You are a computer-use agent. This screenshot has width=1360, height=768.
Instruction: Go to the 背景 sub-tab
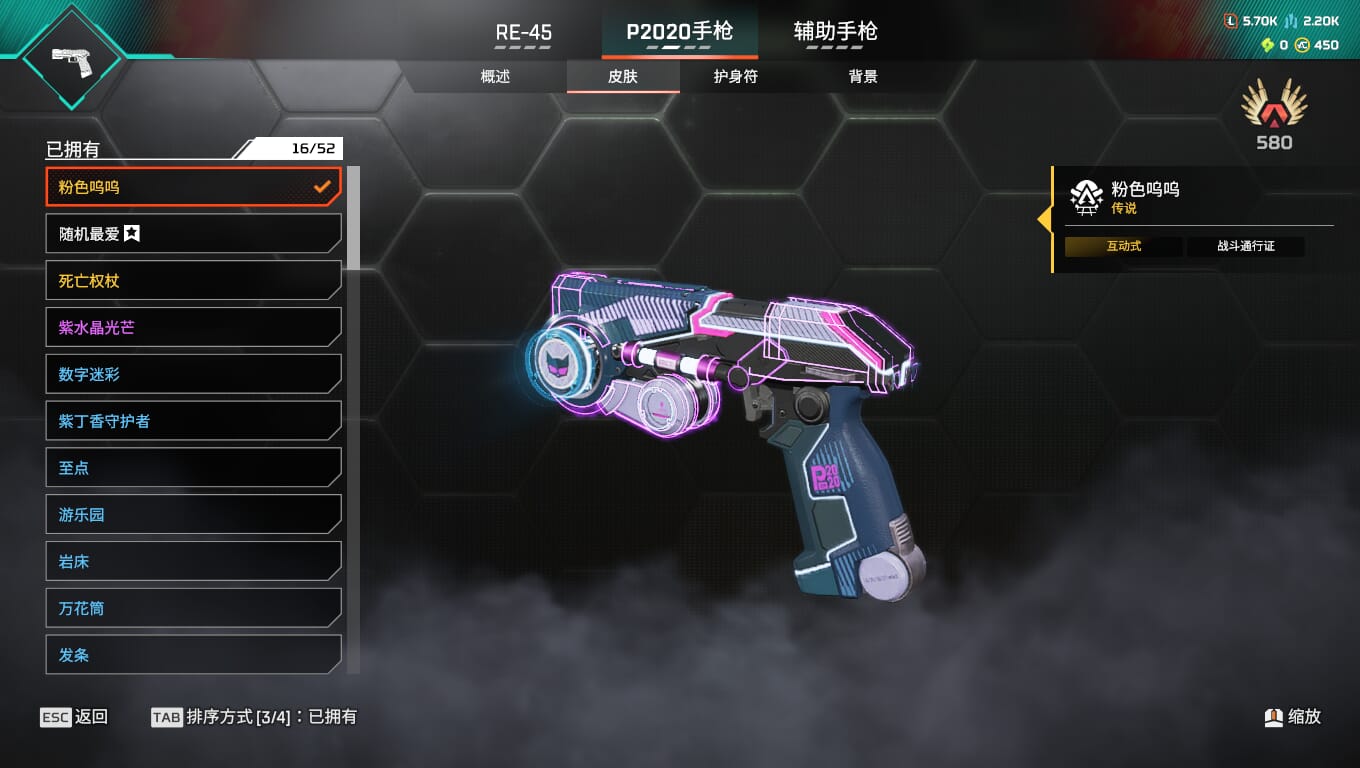tap(863, 77)
